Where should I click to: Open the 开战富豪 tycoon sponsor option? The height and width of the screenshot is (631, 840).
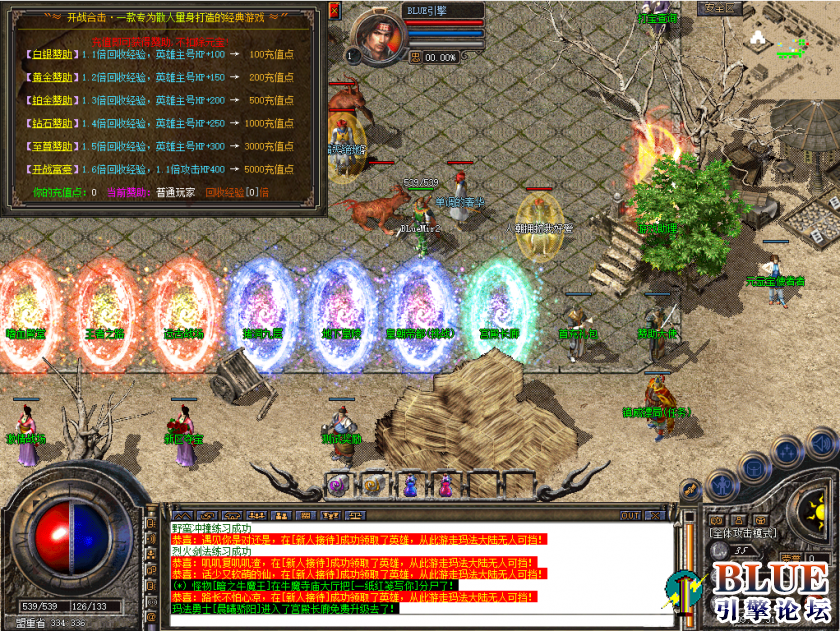47,169
